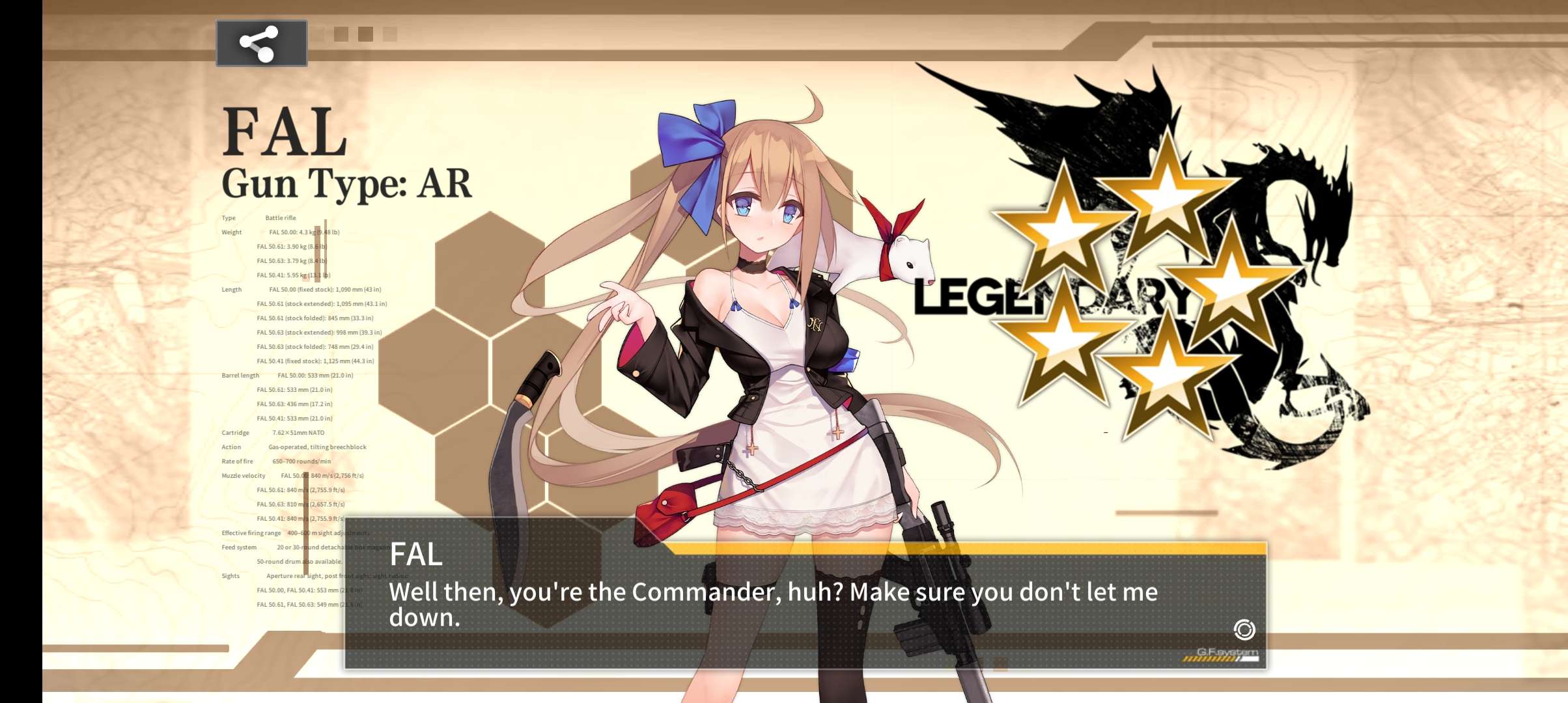Open the share button
The image size is (1568, 703).
(x=261, y=44)
